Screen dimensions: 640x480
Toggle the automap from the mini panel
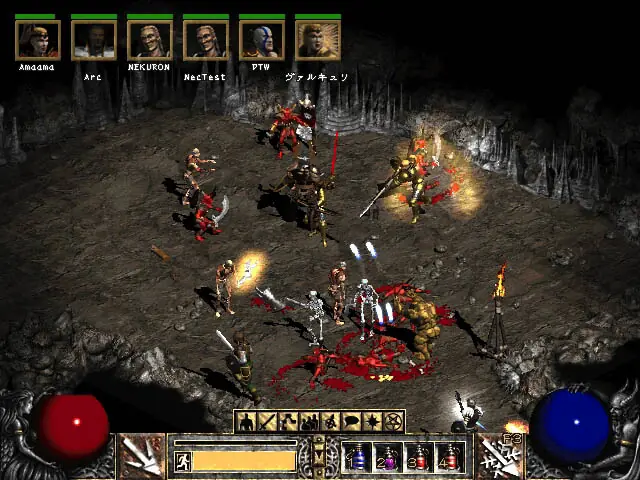point(330,422)
